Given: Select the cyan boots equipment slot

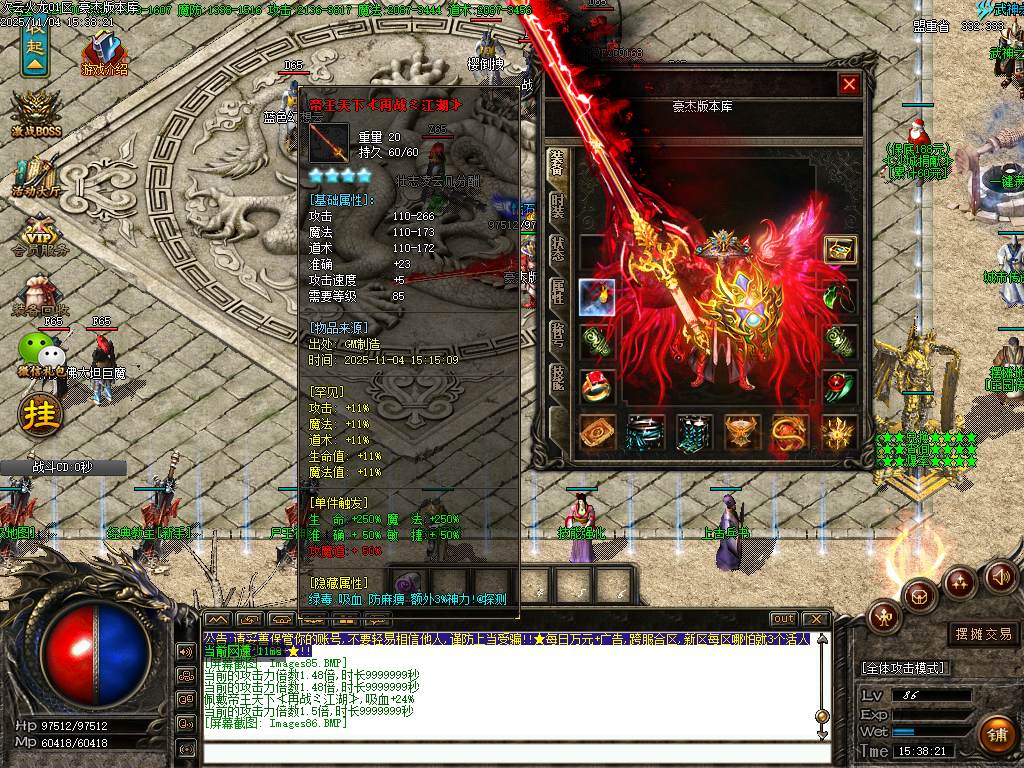Looking at the screenshot, I should pyautogui.click(x=694, y=433).
